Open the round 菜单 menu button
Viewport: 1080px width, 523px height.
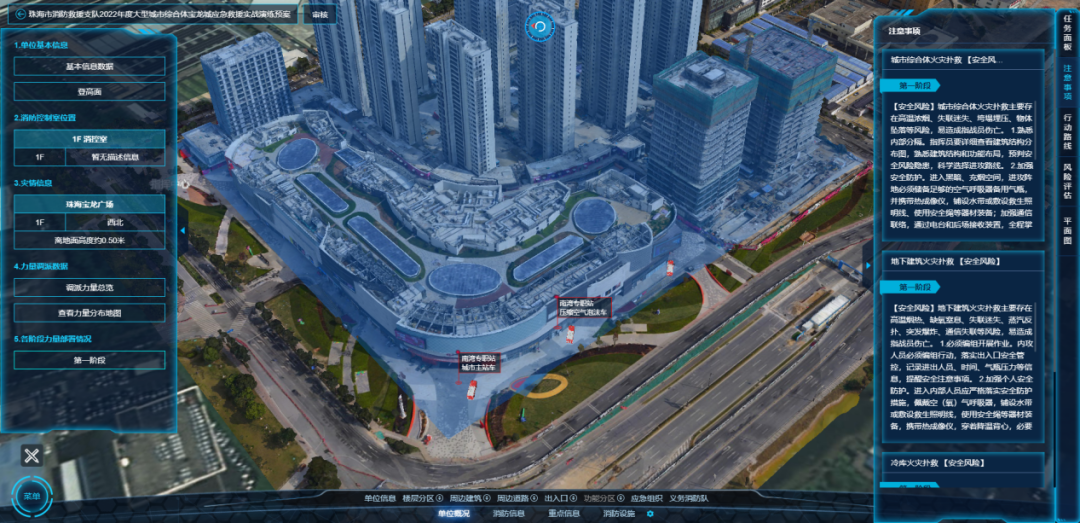point(32,496)
